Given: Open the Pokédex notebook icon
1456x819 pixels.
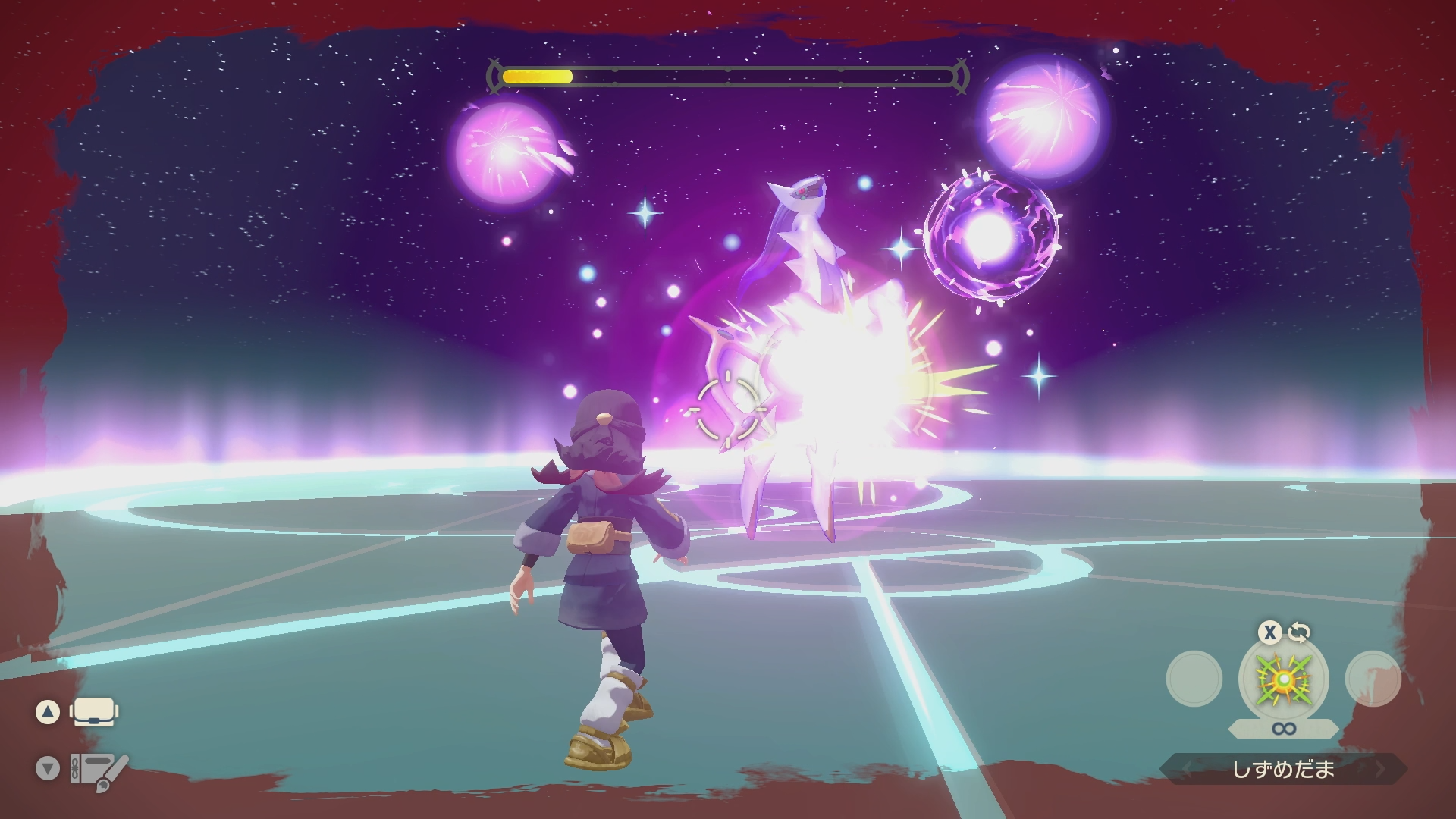Looking at the screenshot, I should tap(98, 770).
